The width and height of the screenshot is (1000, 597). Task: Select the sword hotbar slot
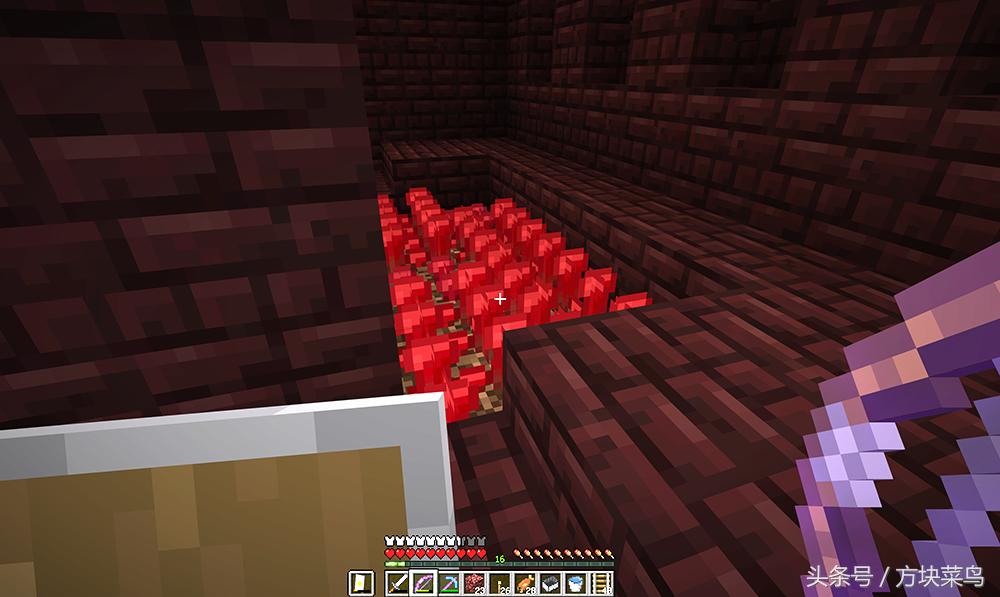(398, 583)
